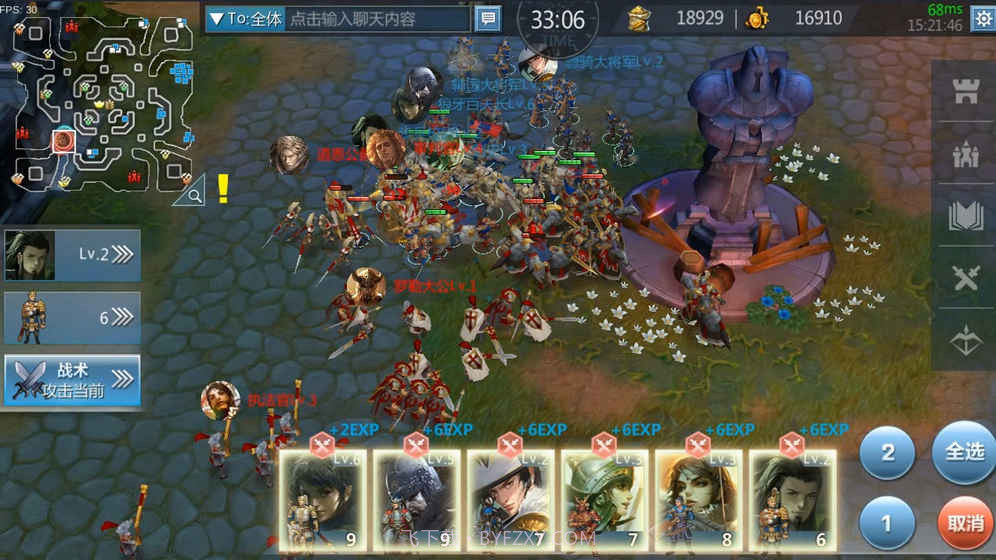Pick the white-hat hero card with 7 troops

[510, 500]
